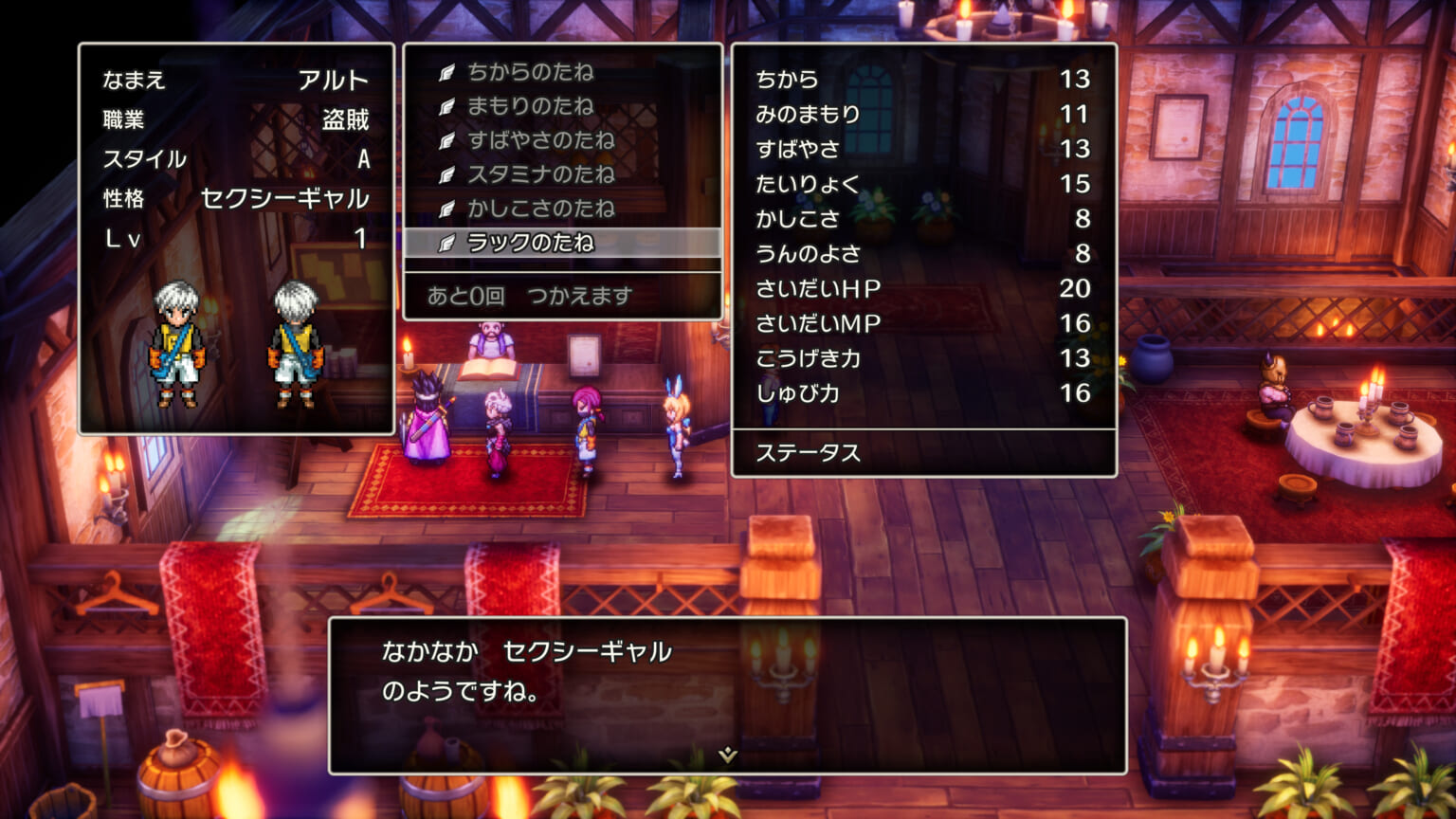Screen dimensions: 1456x819
Task: Select the 職業 盗賊 menu row
Action: click(237, 118)
